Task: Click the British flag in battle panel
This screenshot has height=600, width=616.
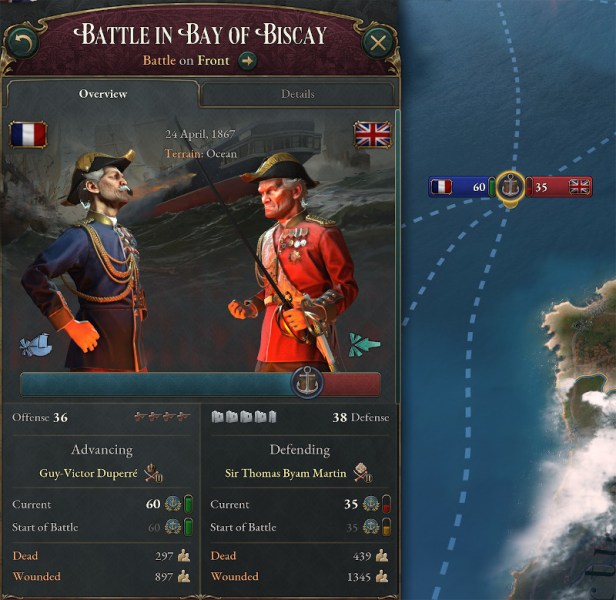Action: click(x=372, y=134)
